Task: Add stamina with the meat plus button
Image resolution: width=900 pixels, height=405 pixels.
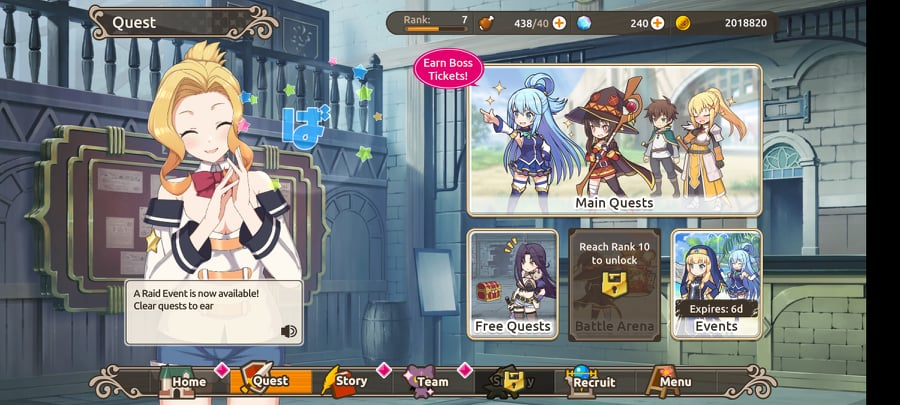Action: tap(559, 23)
